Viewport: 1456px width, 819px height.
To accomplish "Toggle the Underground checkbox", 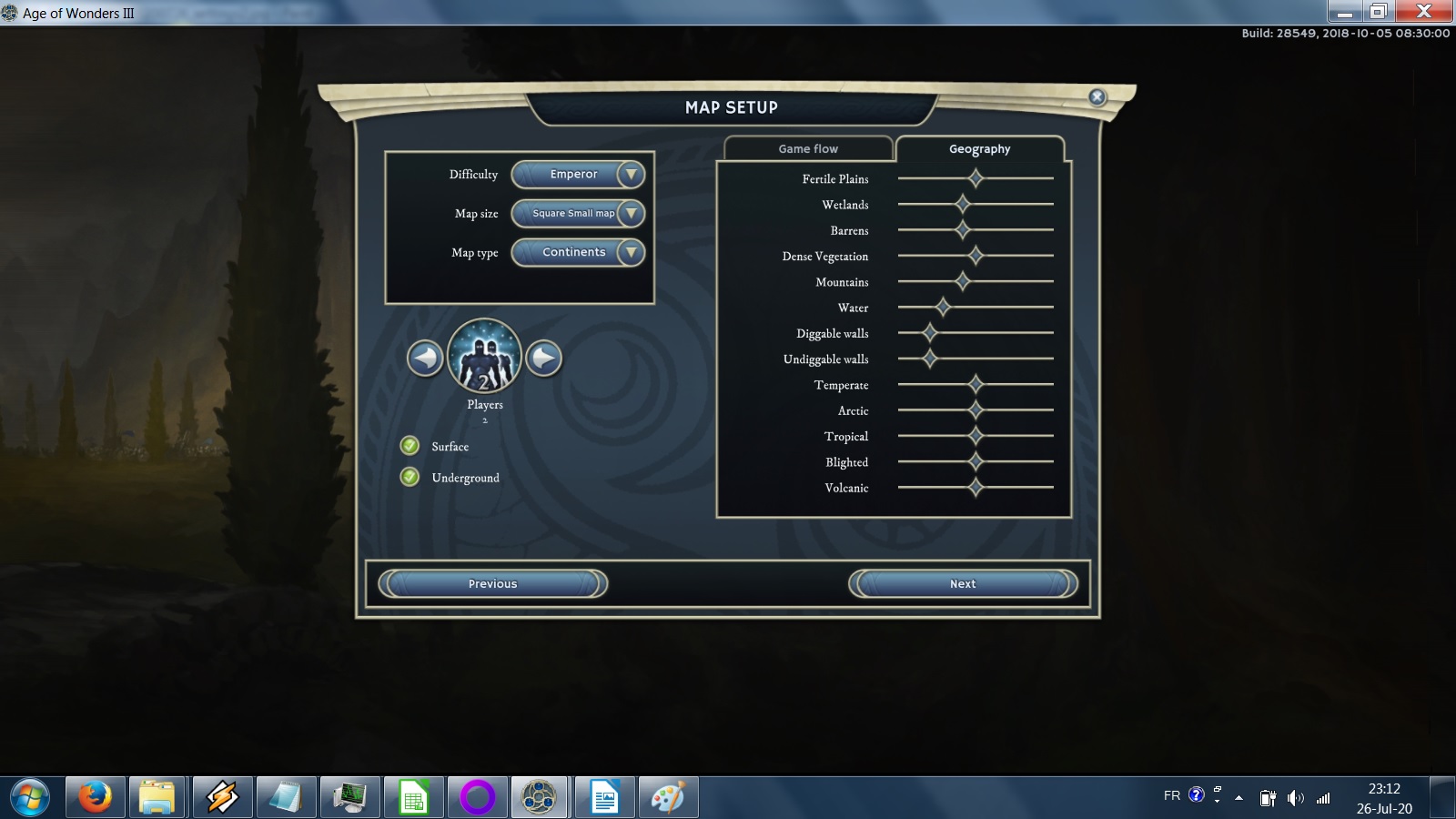I will pyautogui.click(x=410, y=477).
